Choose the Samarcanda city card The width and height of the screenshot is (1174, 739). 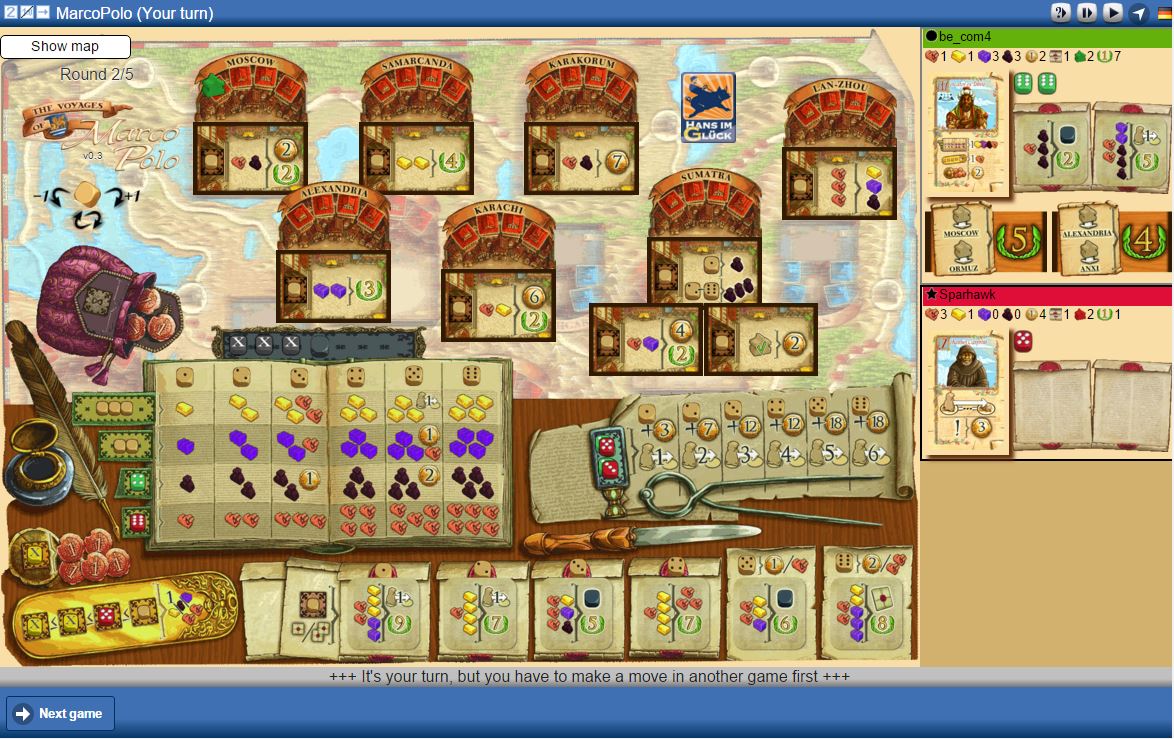pos(416,157)
